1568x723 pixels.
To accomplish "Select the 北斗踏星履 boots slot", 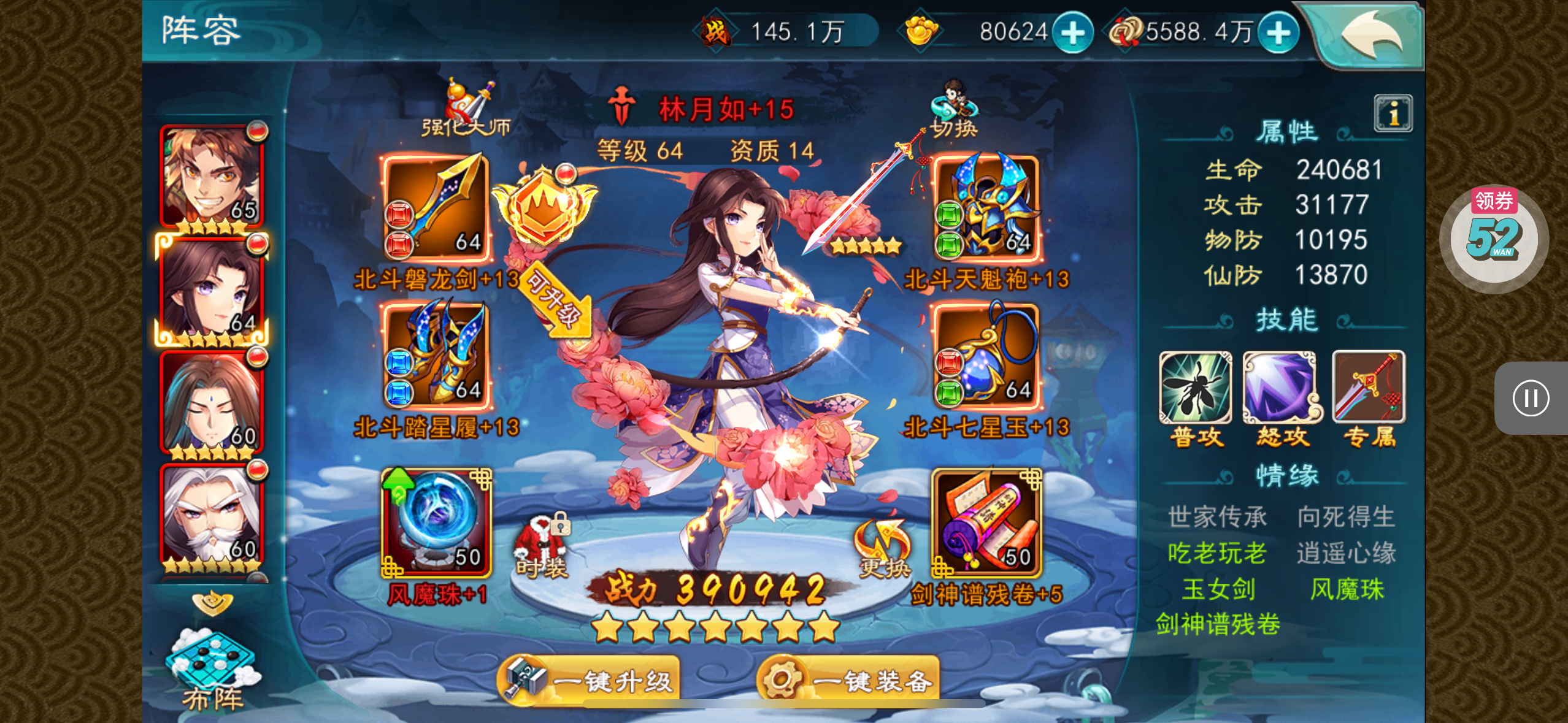I will click(436, 357).
